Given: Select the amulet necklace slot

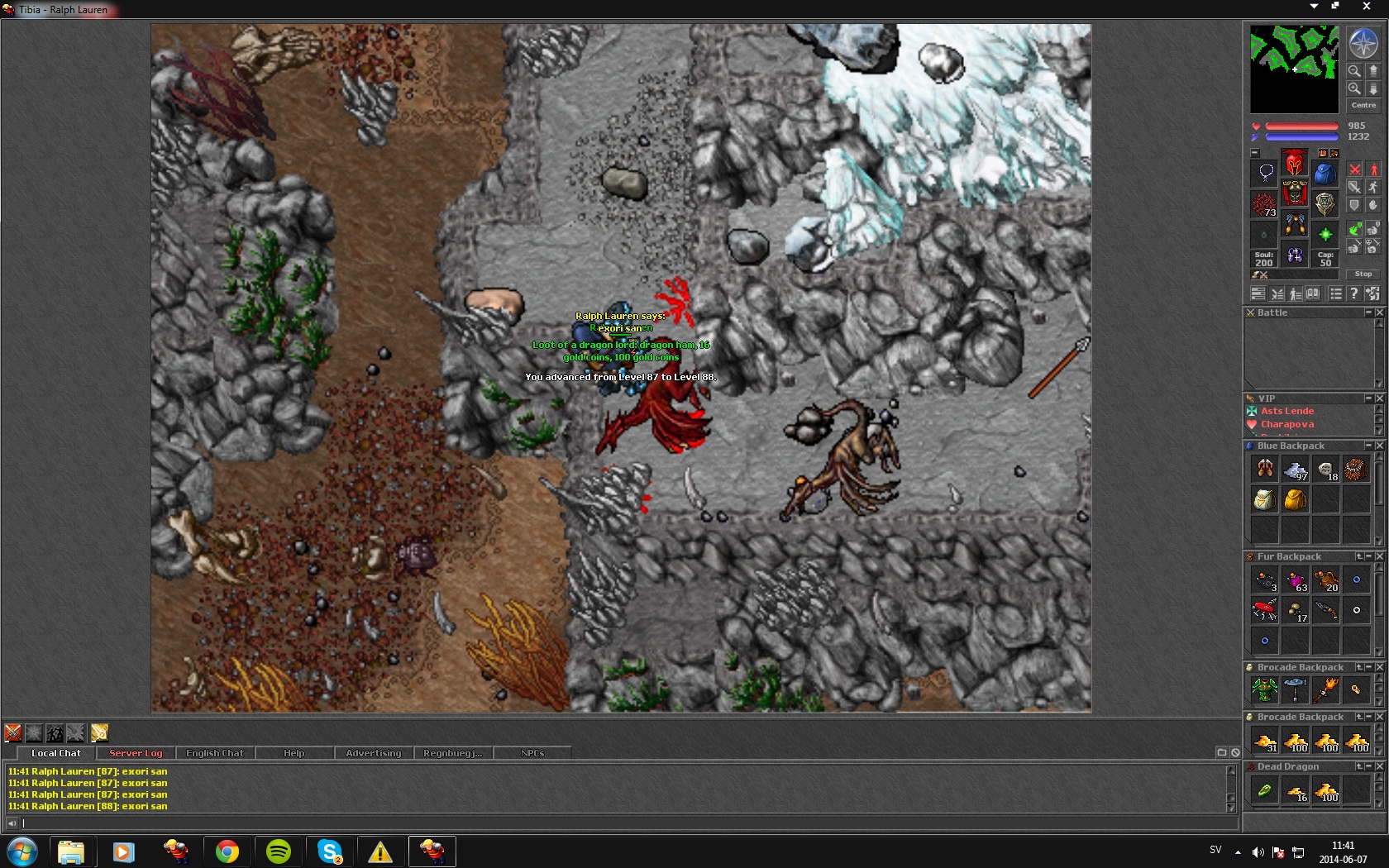Looking at the screenshot, I should pos(1265,173).
